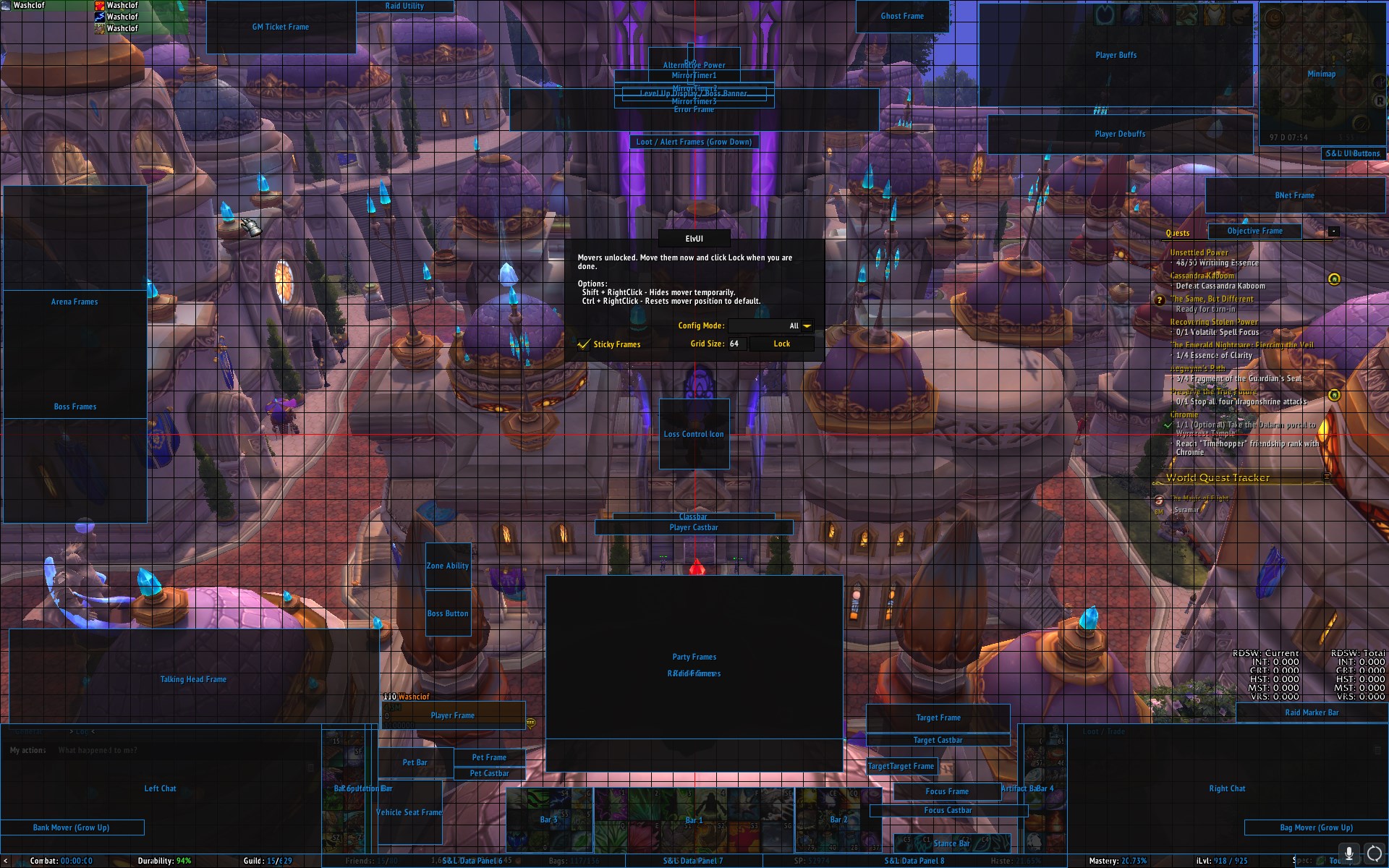Screen dimensions: 1389x868
Task: Select the Talking Head Frame mover
Action: 193,679
